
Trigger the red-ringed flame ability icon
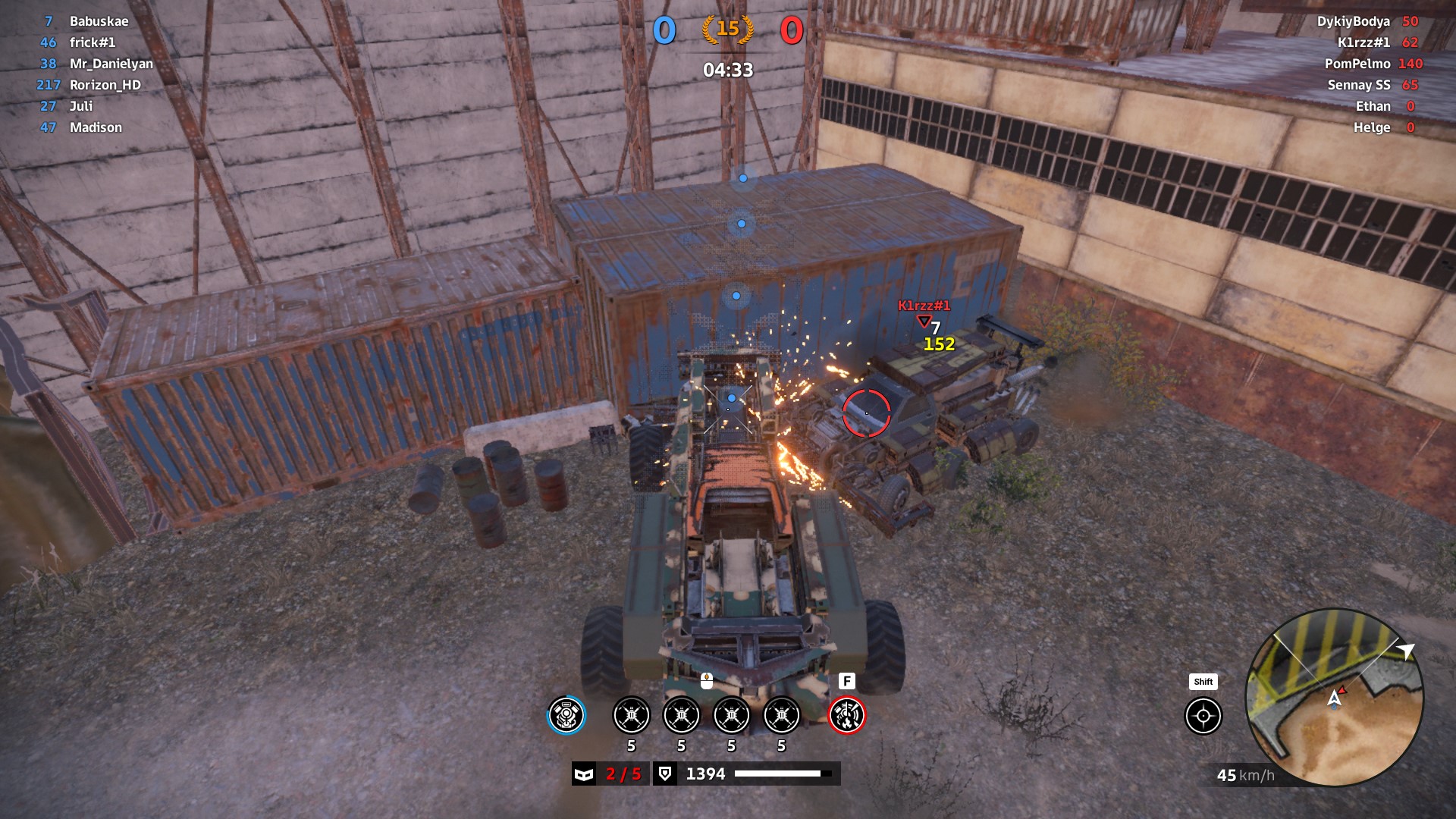pyautogui.click(x=846, y=715)
